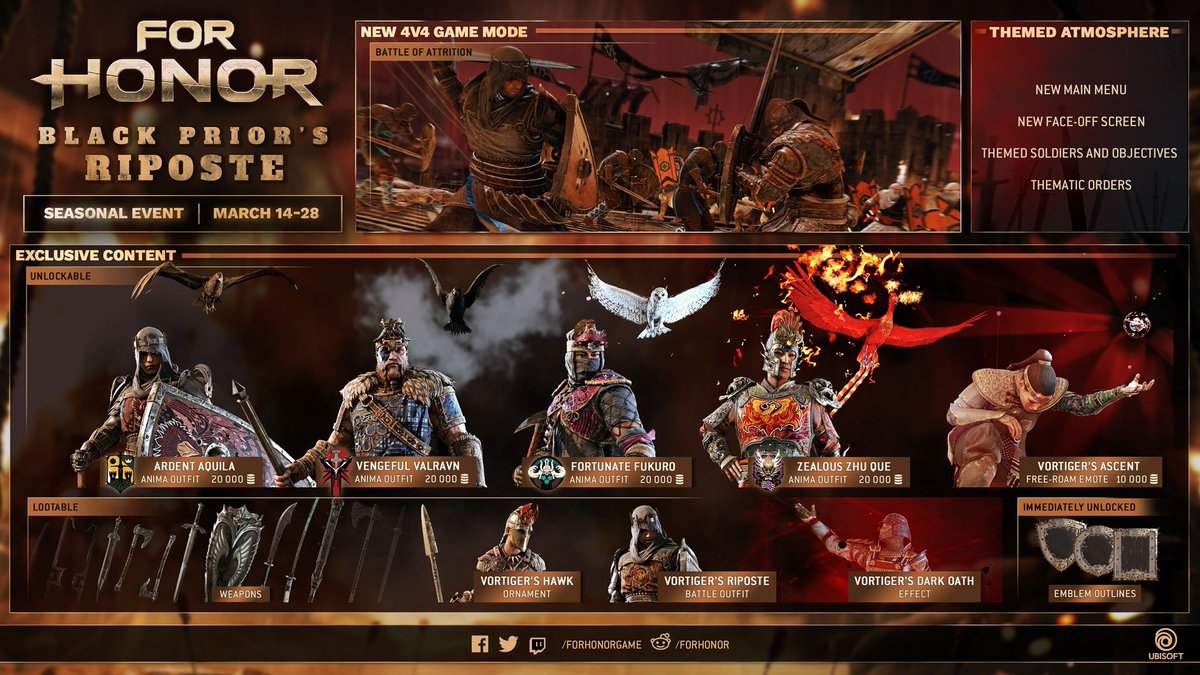
Task: Open the Thematic Orders entry
Action: [x=1080, y=185]
